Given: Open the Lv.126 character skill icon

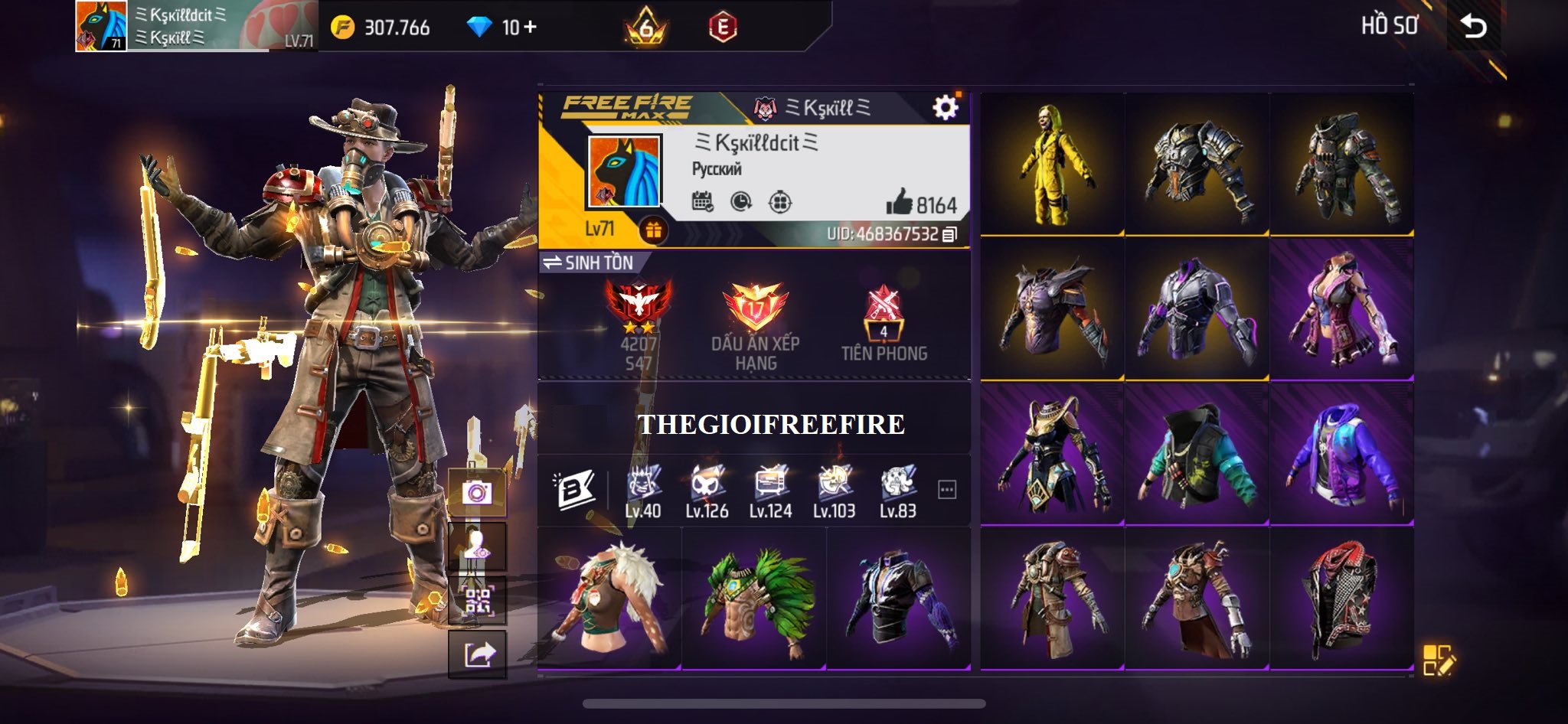Looking at the screenshot, I should pos(706,491).
